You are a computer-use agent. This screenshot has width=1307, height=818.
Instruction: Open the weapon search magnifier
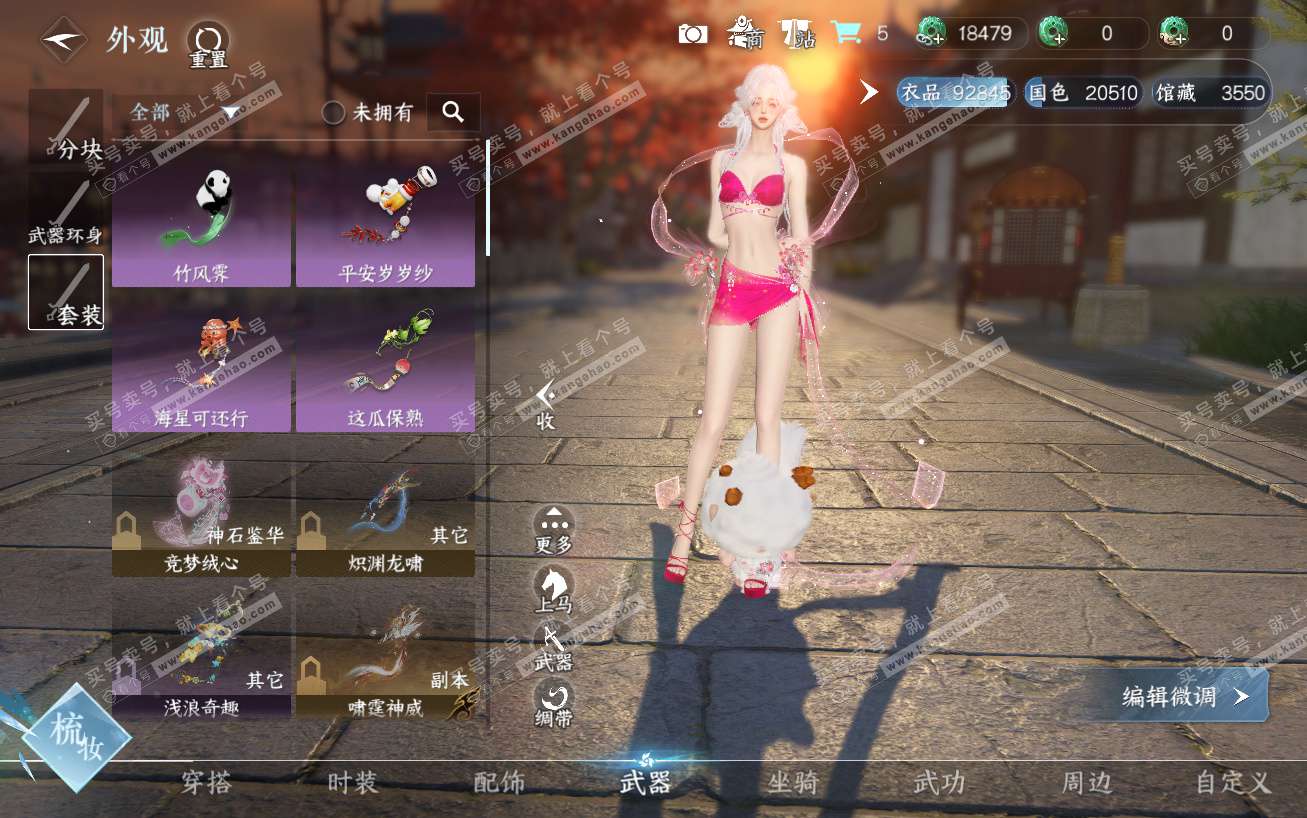(453, 112)
